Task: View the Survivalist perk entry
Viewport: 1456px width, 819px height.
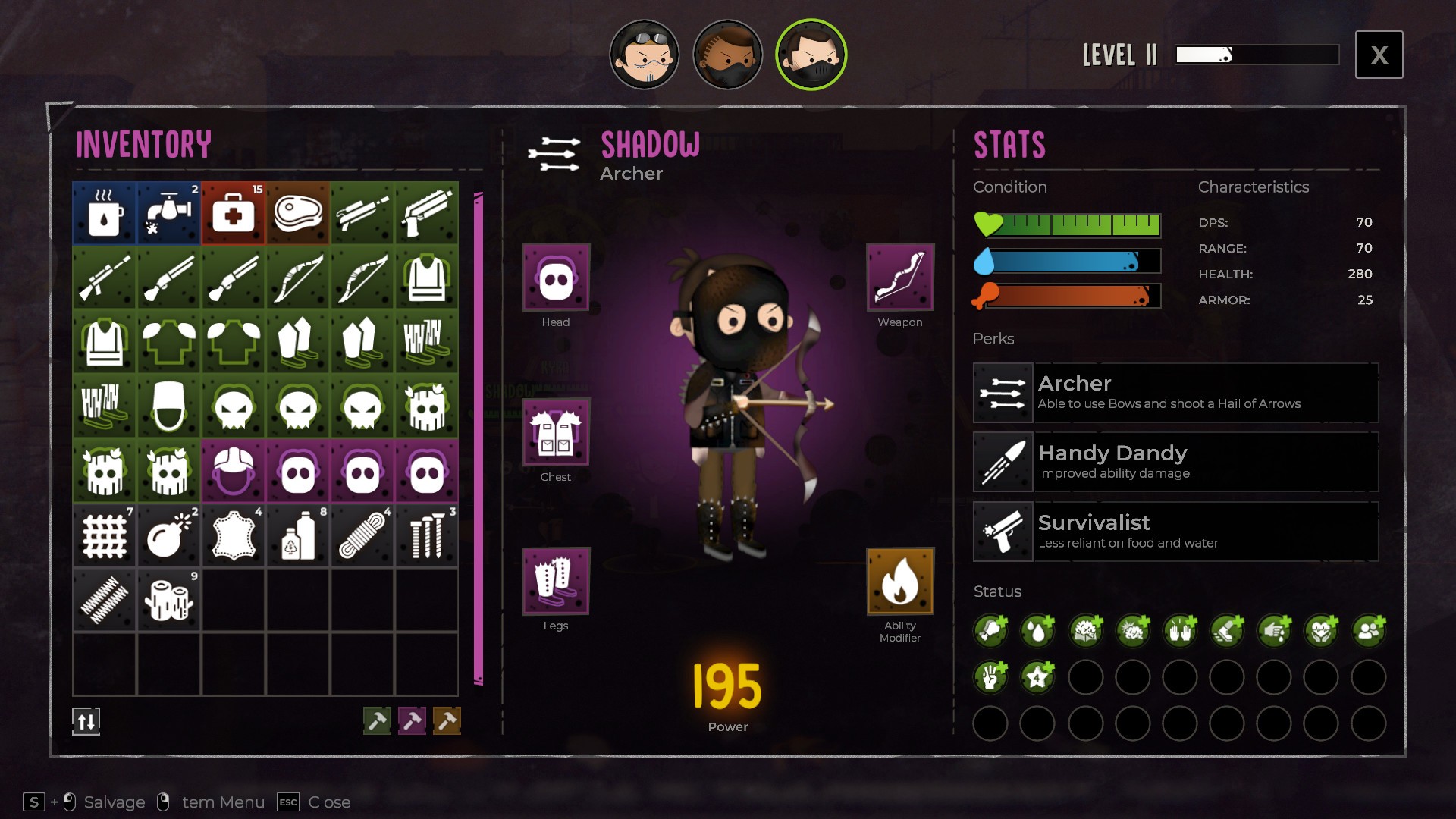Action: (x=1175, y=532)
